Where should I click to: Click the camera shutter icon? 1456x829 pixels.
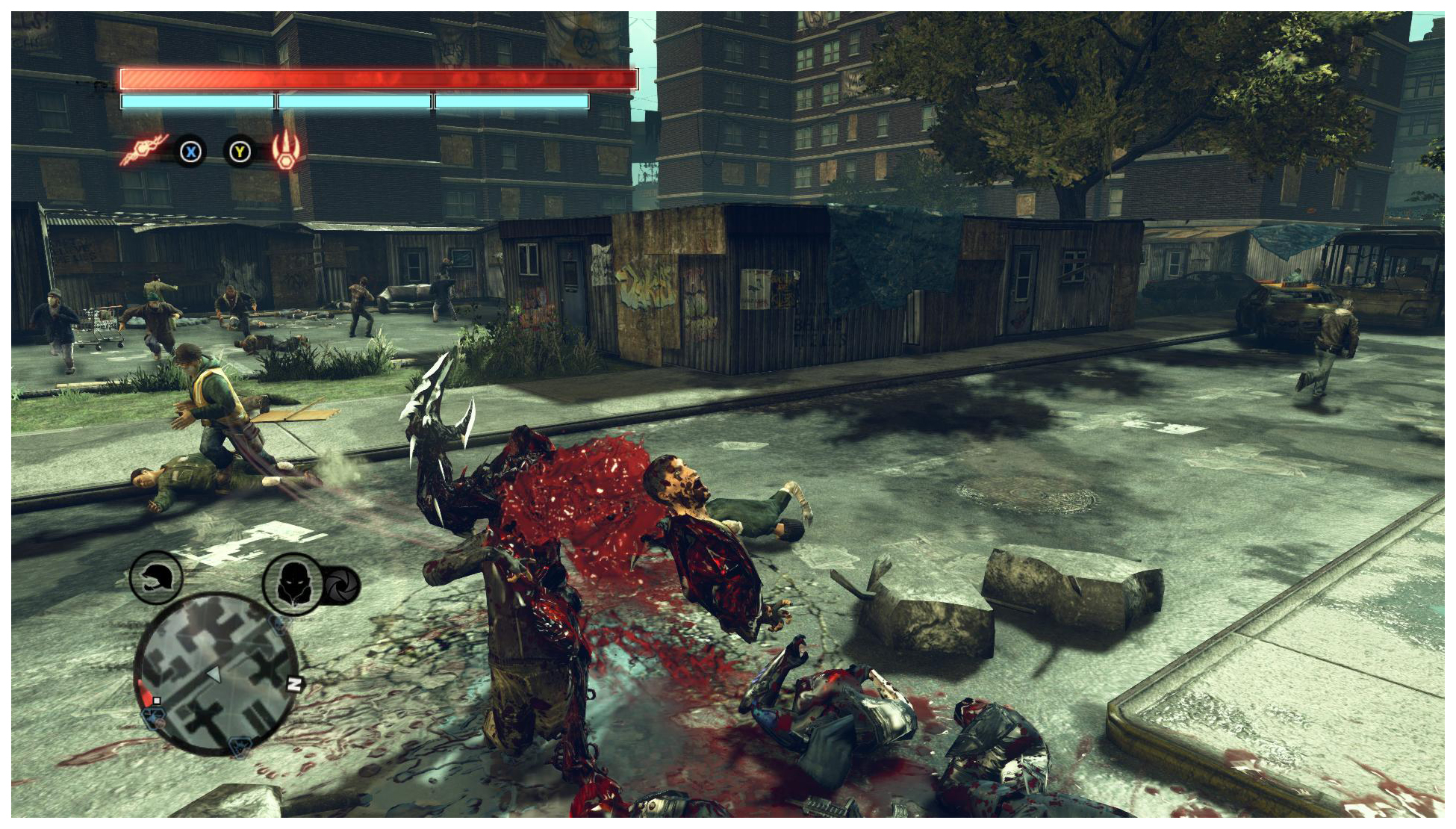(x=342, y=586)
